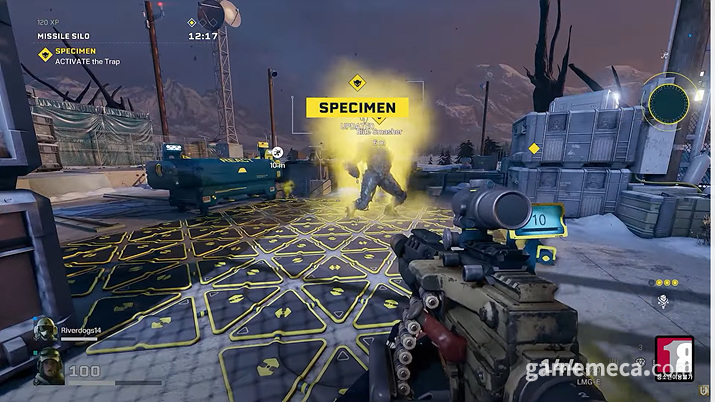Click the circular radar compass
This screenshot has height=402, width=715.
[666, 100]
